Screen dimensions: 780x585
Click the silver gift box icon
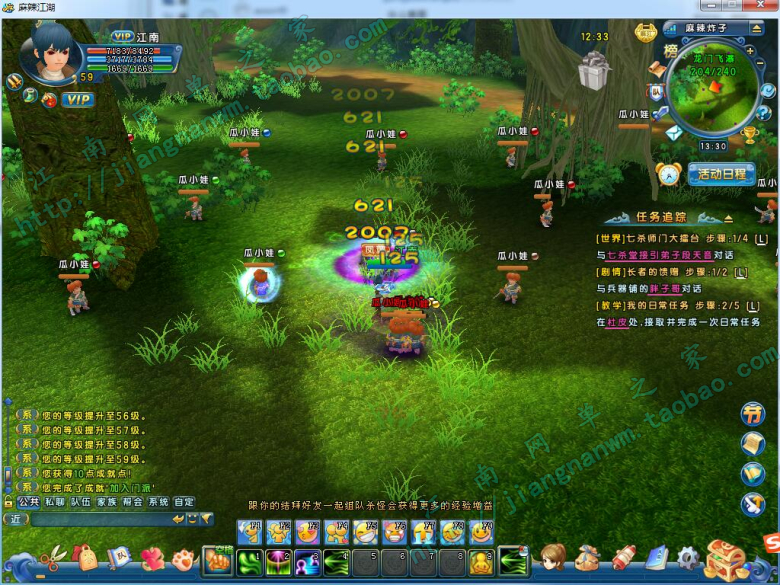tap(594, 72)
